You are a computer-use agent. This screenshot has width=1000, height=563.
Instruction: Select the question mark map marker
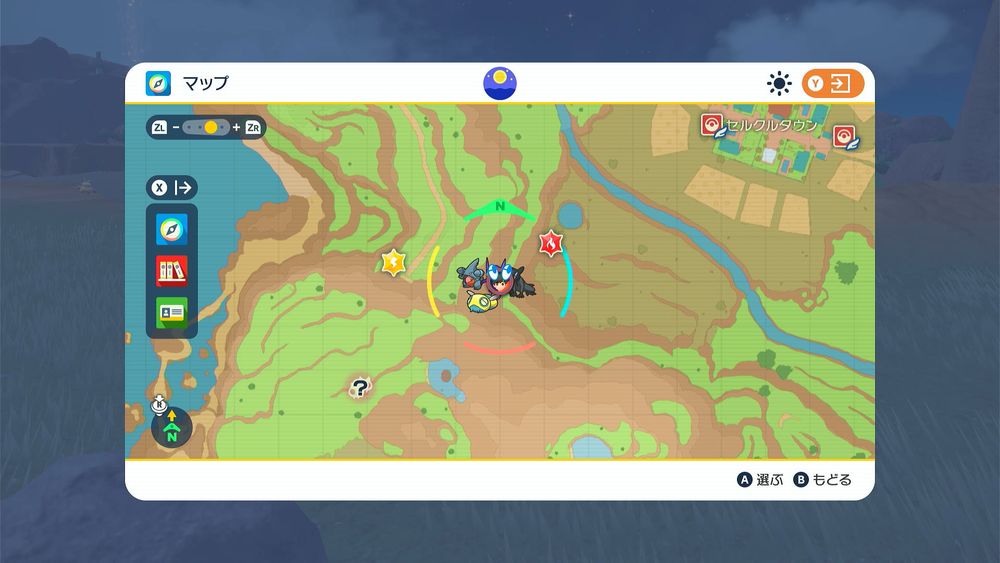point(360,388)
